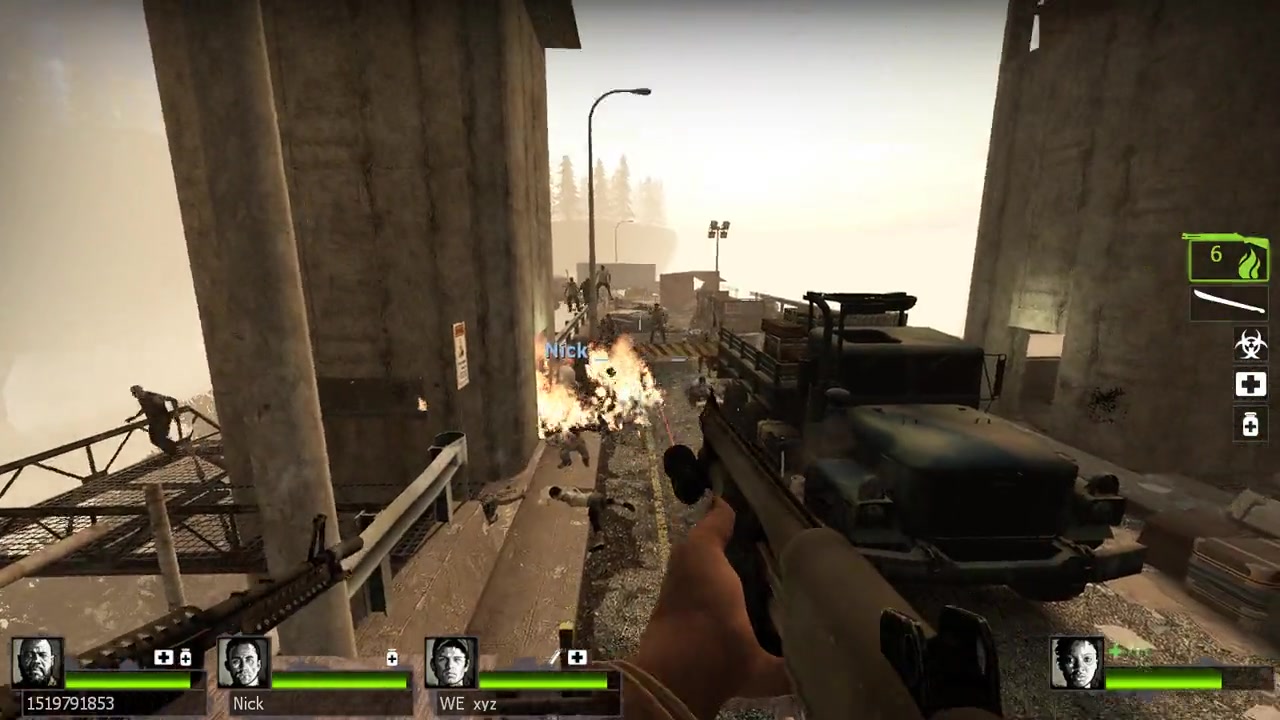Click the WE xyz teammate portrait
This screenshot has height=720, width=1280.
450,662
